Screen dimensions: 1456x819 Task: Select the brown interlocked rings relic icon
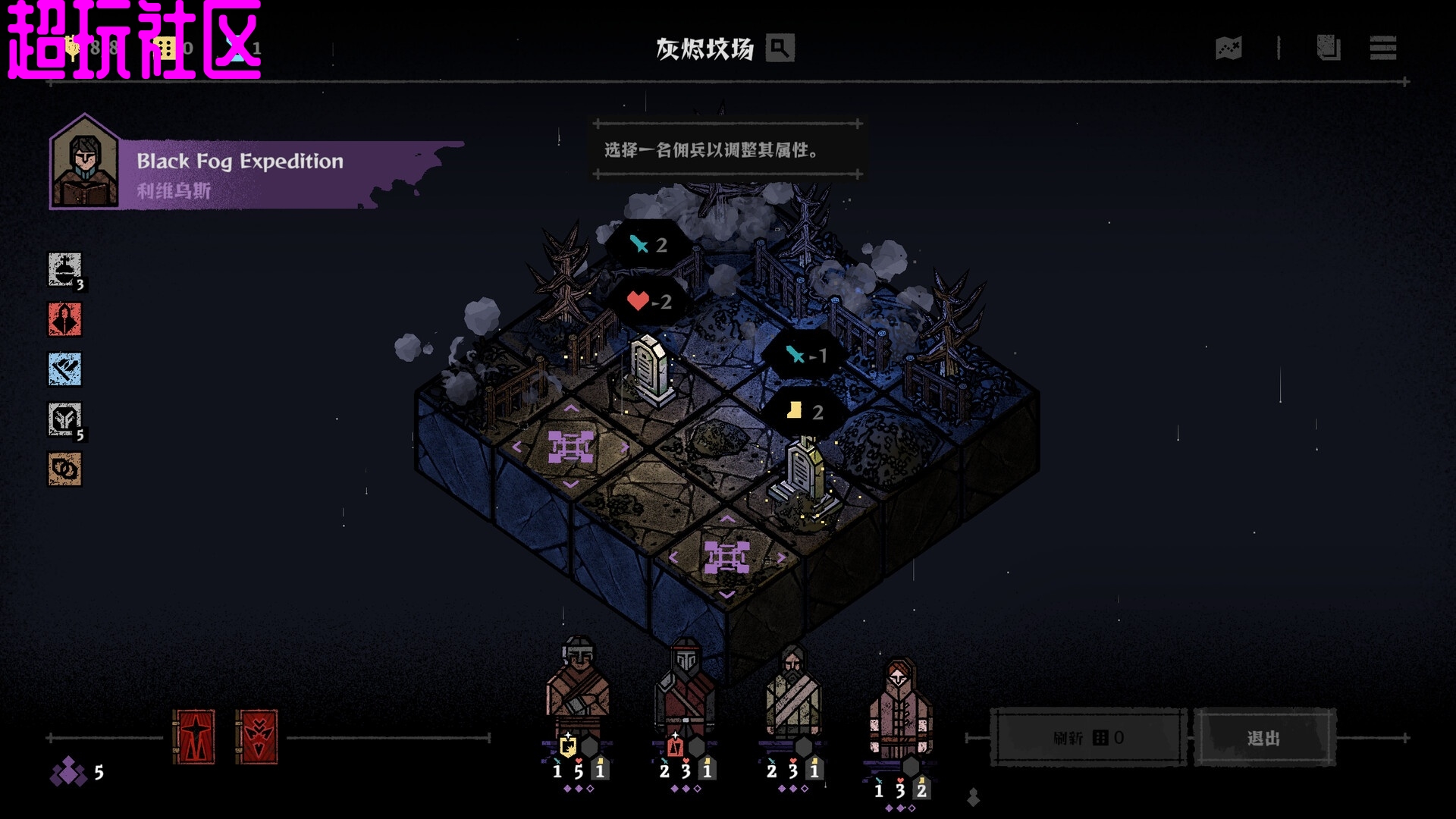click(64, 469)
